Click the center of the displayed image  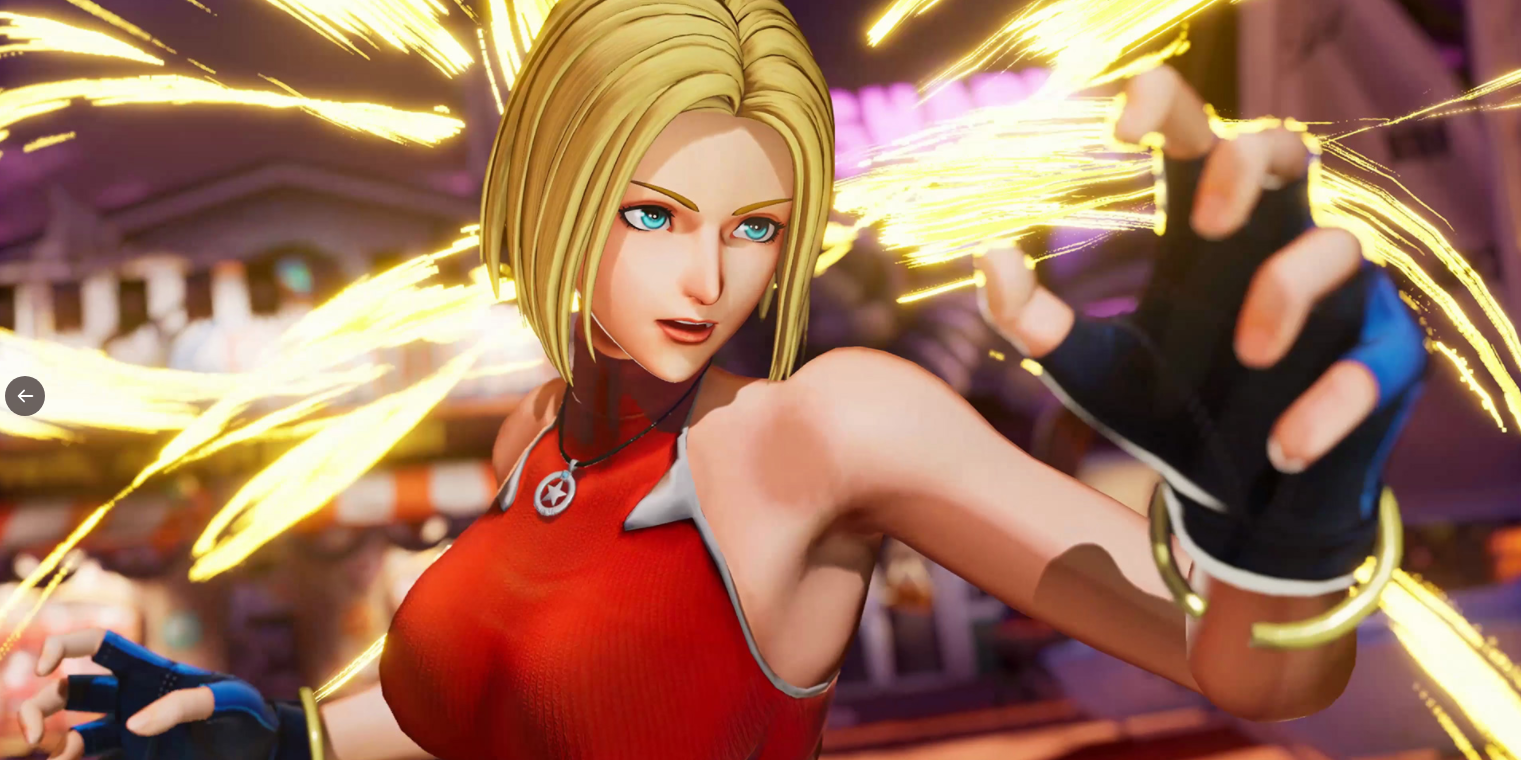tap(760, 380)
